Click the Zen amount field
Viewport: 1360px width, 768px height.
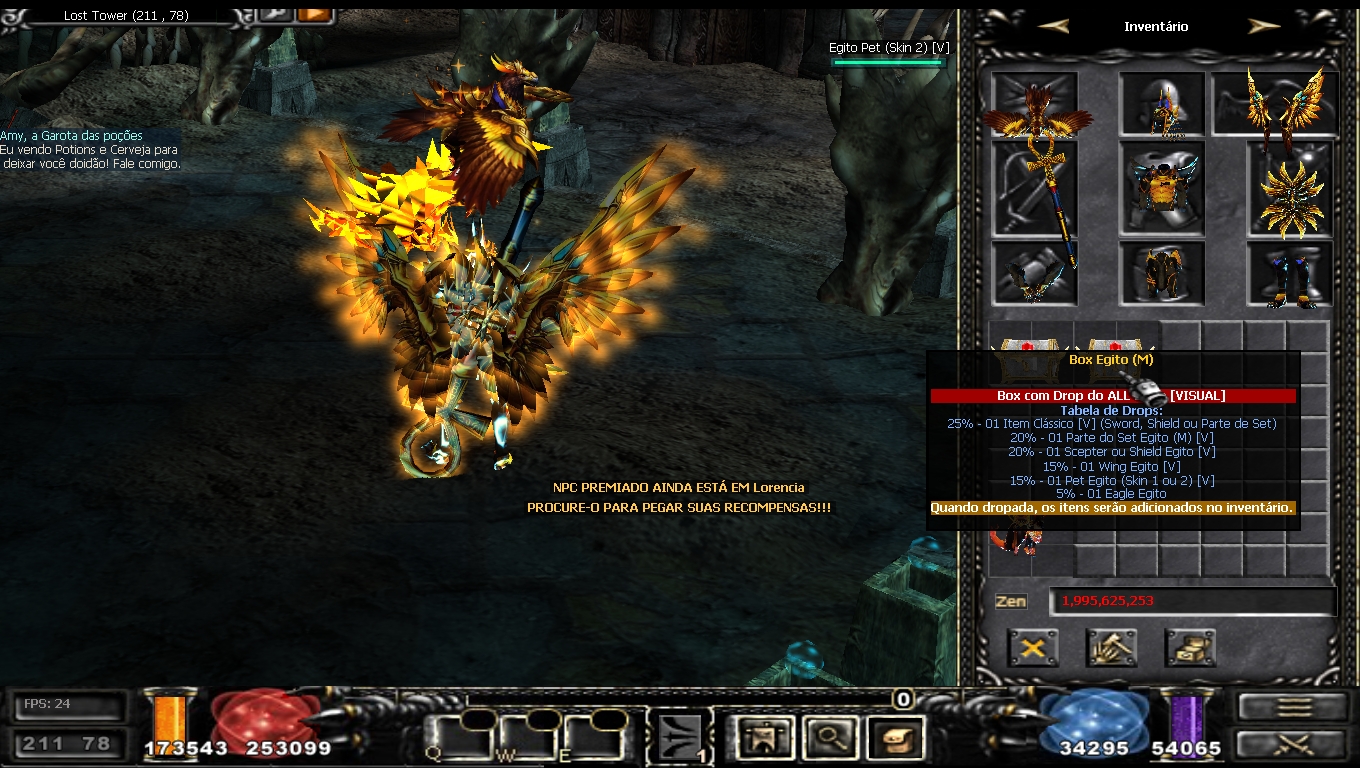(x=1192, y=601)
